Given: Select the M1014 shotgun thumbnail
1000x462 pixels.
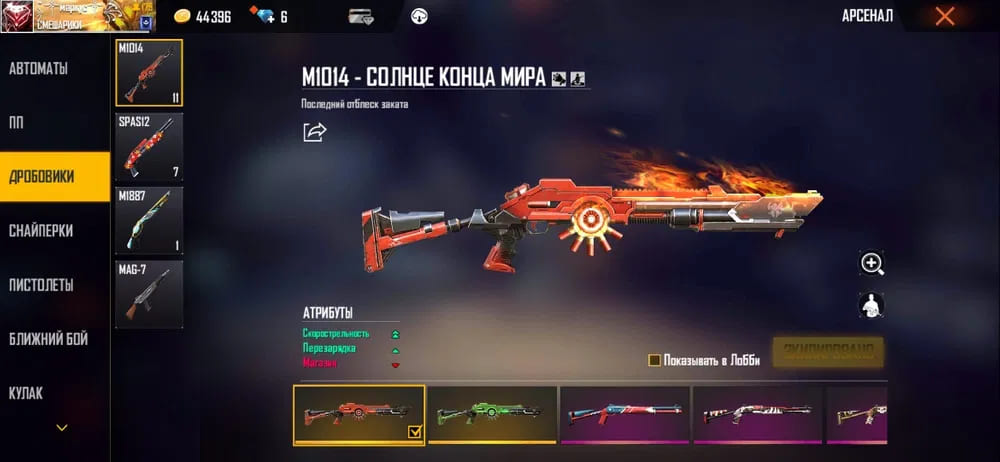Looking at the screenshot, I should pos(149,73).
